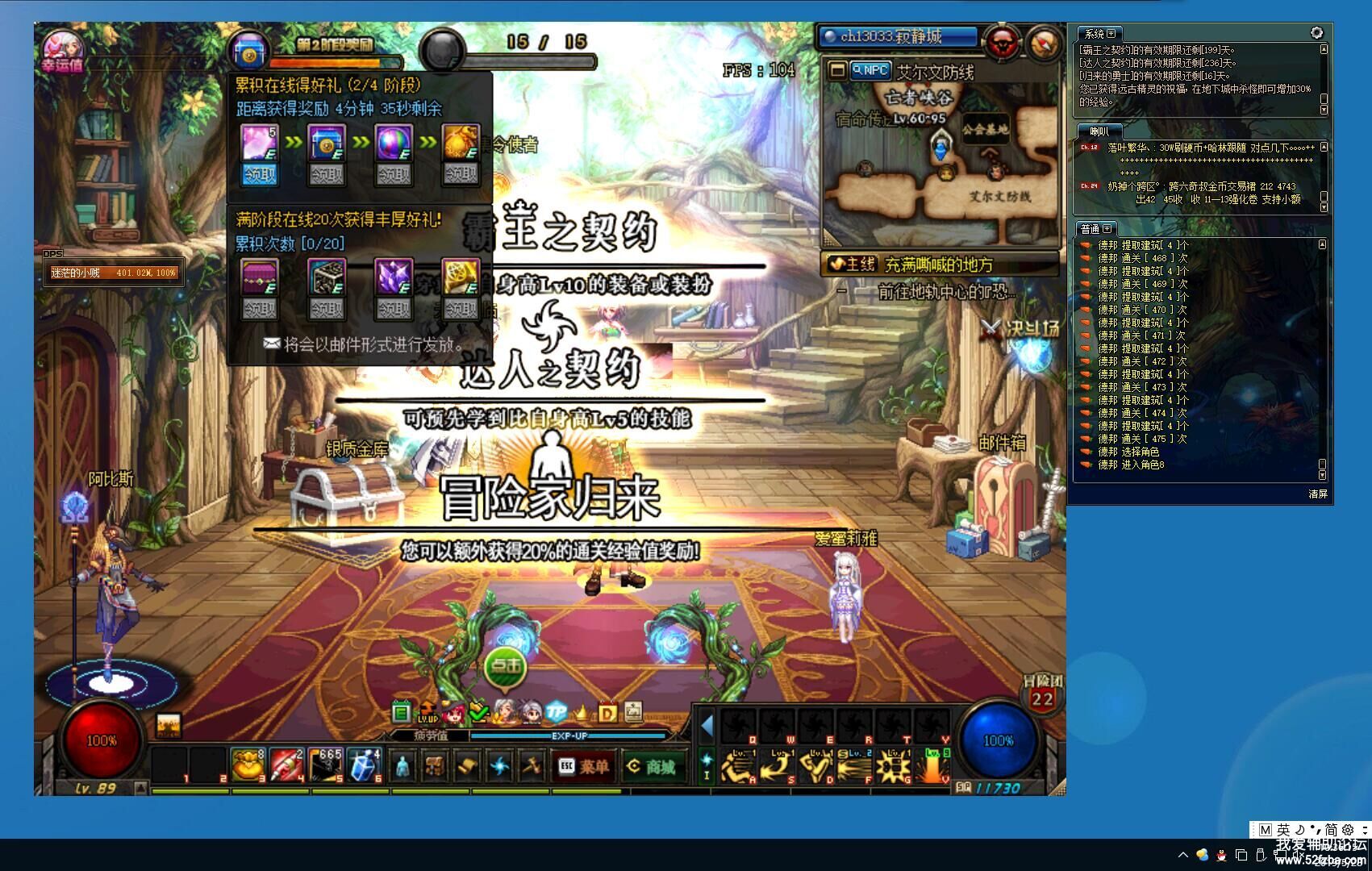Use the blue crystal potion hotbar slot
This screenshot has width=1372, height=871.
coord(364,765)
